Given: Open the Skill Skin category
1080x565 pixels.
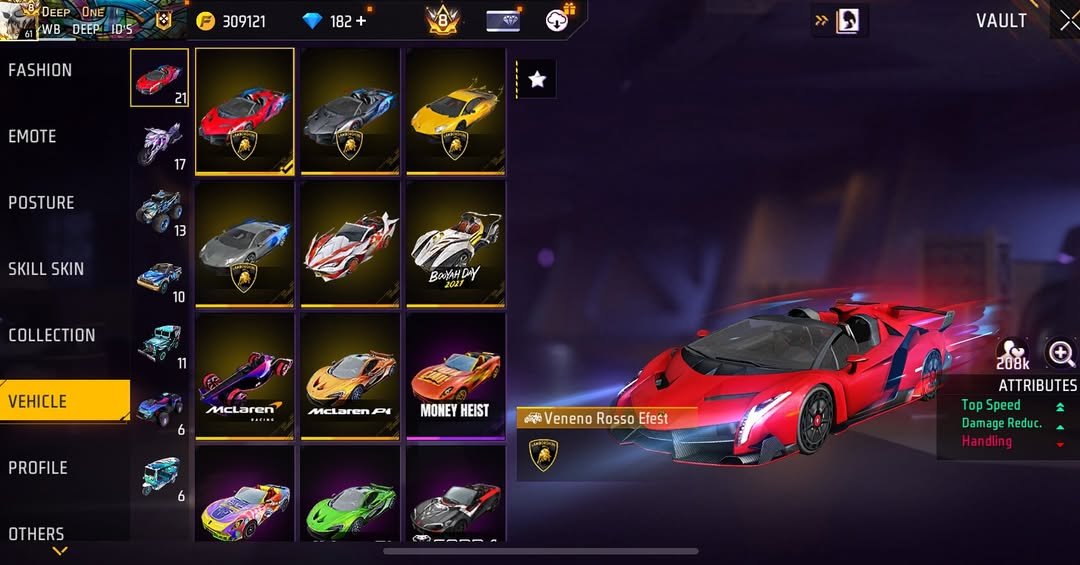Looking at the screenshot, I should pyautogui.click(x=46, y=269).
